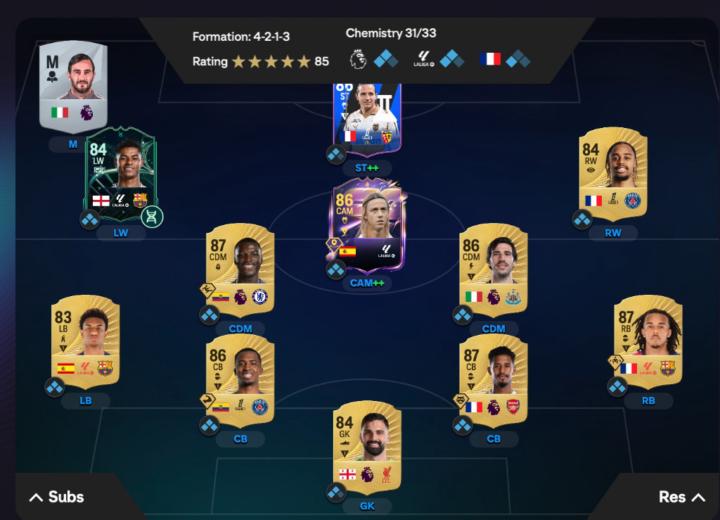Choose the 87 RB player card
Screen dimensions: 720x520
pyautogui.click(x=648, y=340)
